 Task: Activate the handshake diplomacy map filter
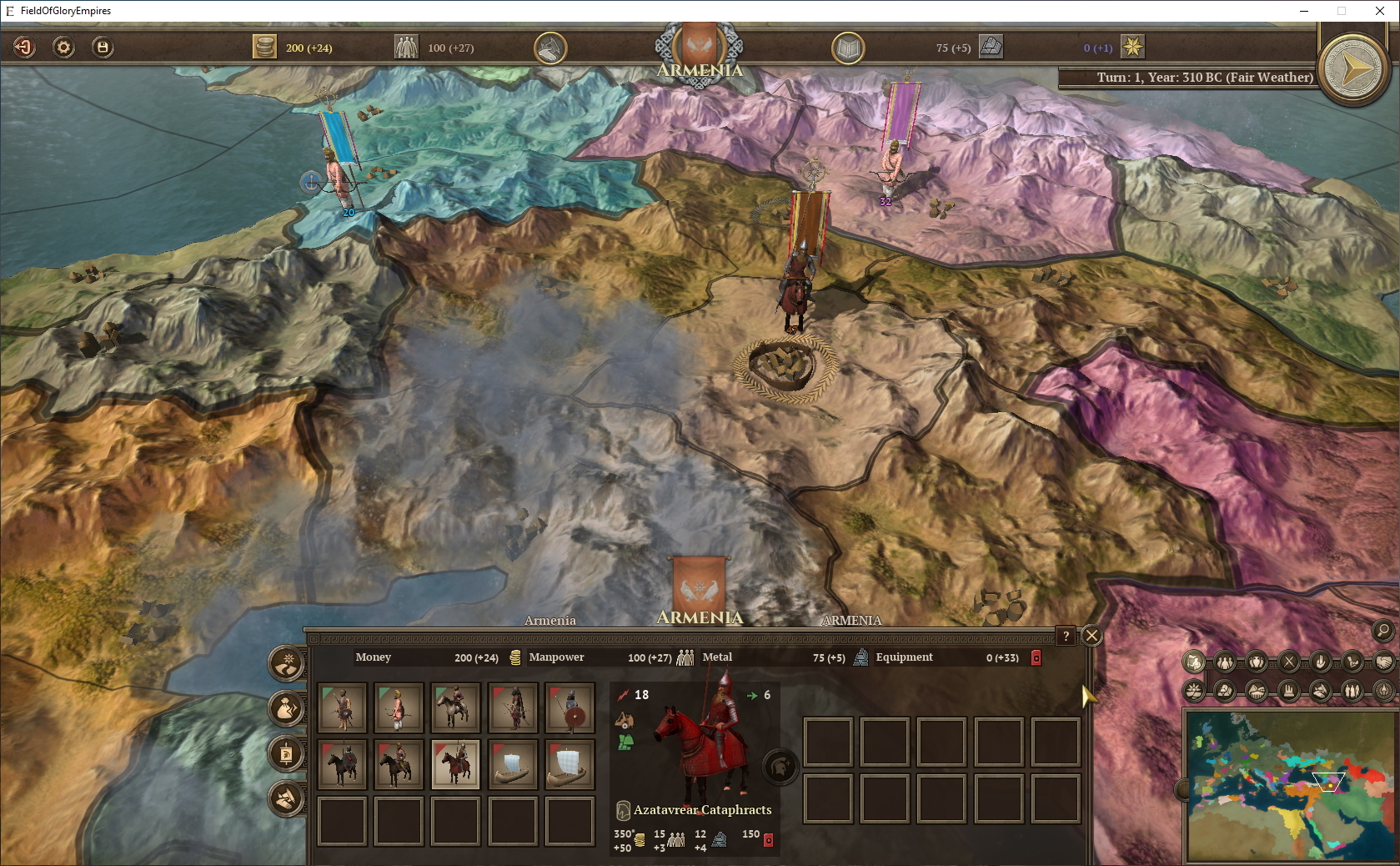click(x=1383, y=662)
